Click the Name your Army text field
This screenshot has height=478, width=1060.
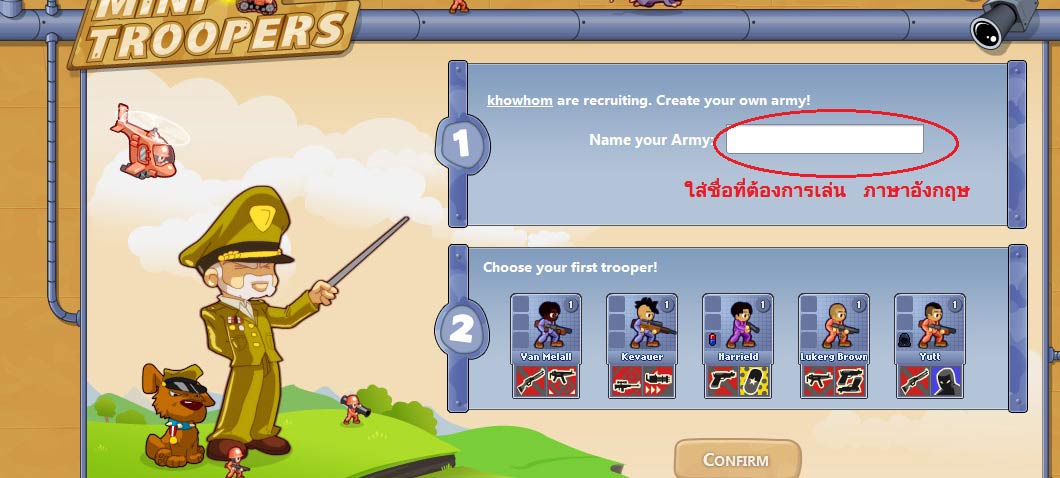pyautogui.click(x=824, y=140)
